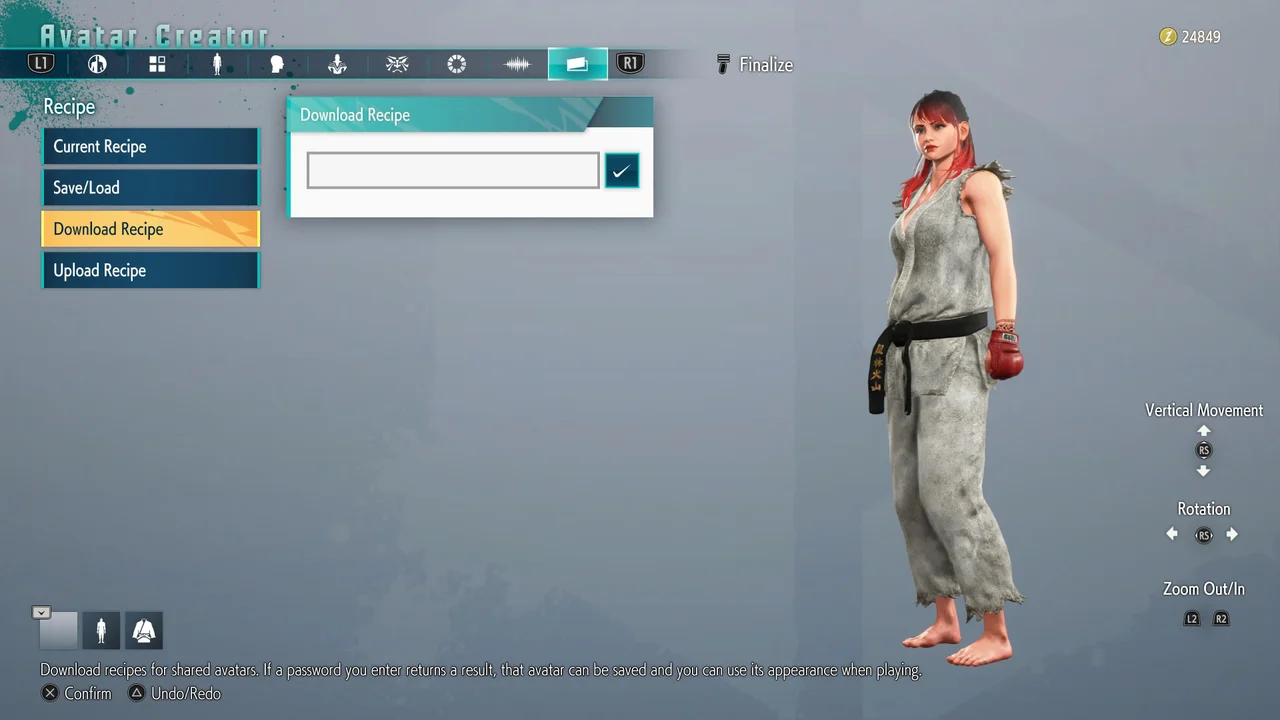
Task: Switch to the Upload Recipe tab
Action: 150,270
